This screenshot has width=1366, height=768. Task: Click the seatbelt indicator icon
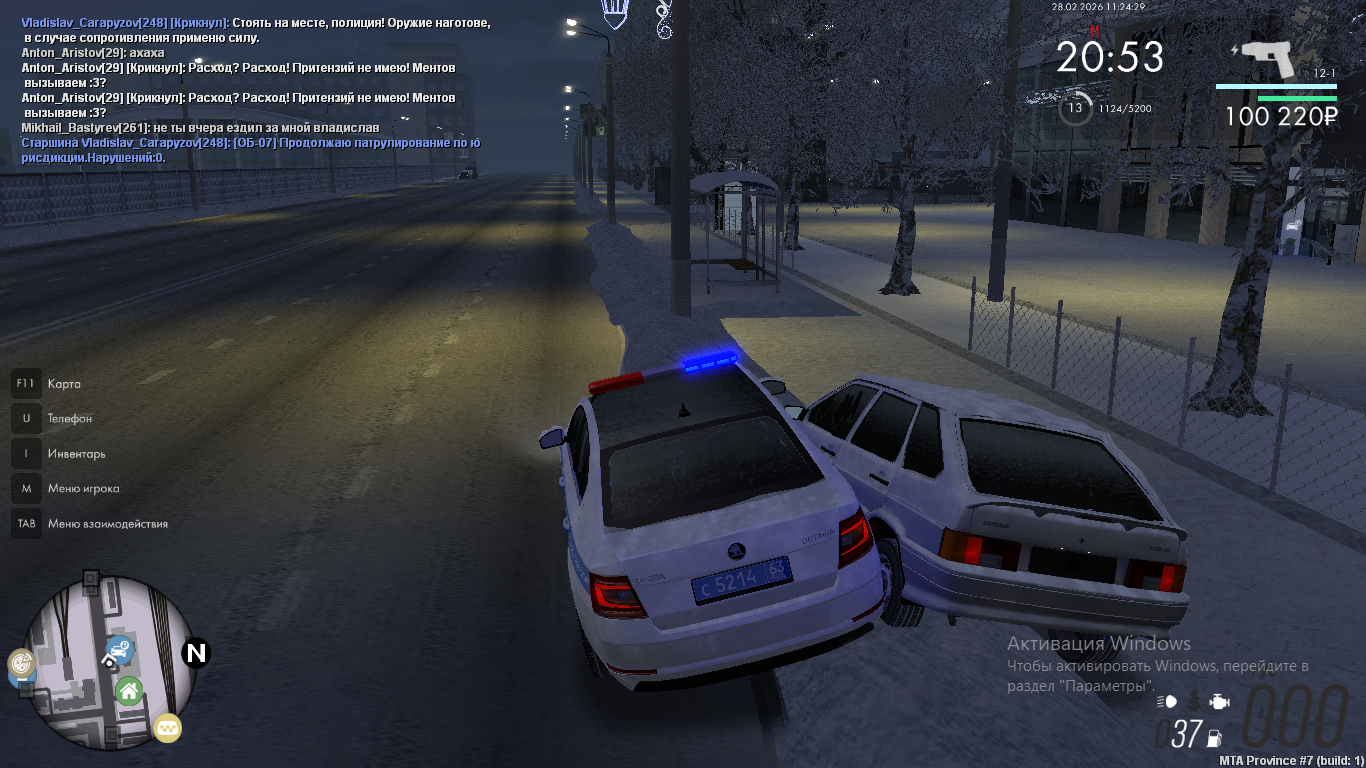click(1192, 702)
